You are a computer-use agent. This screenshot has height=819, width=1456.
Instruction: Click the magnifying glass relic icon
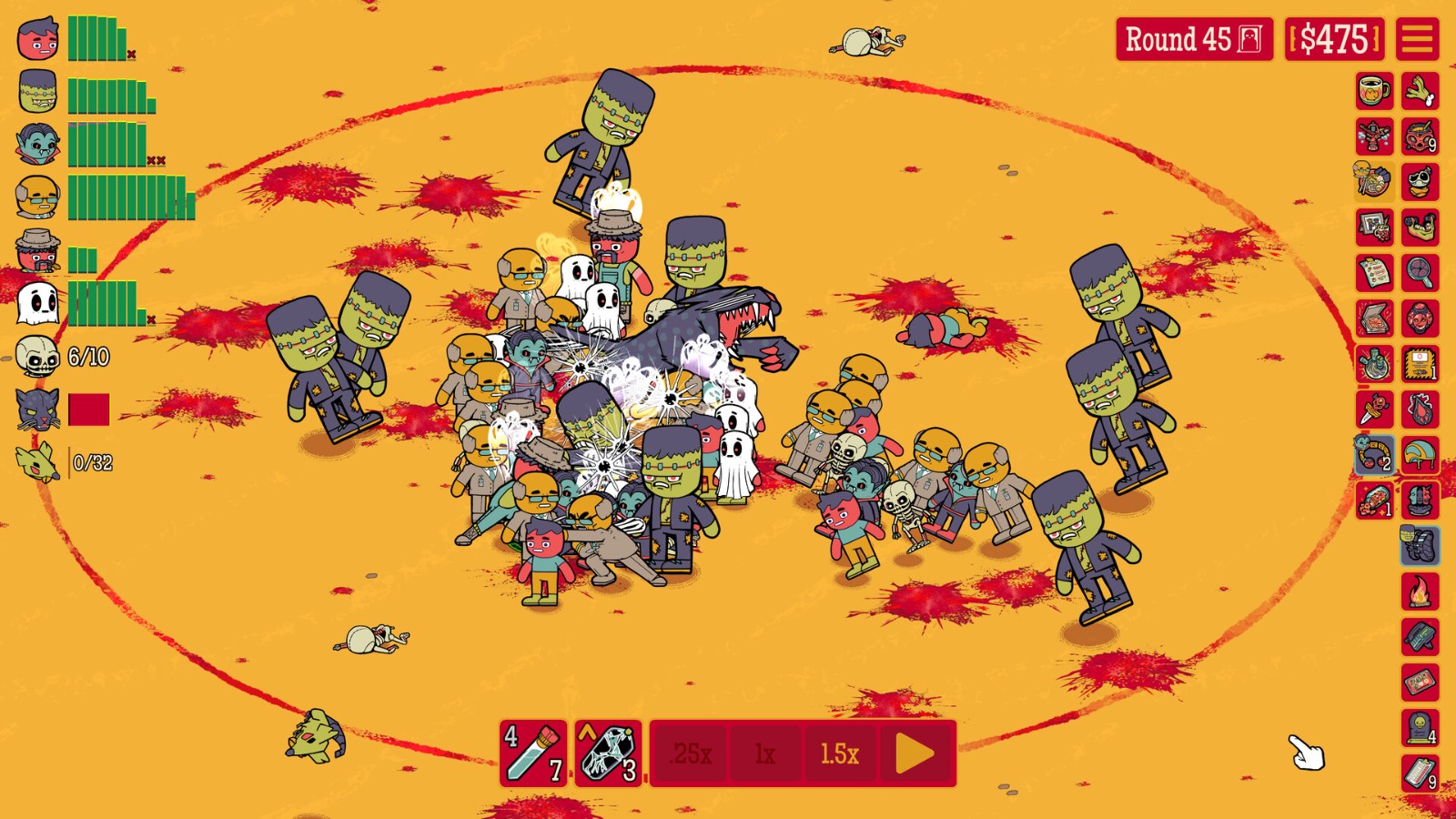(1420, 272)
